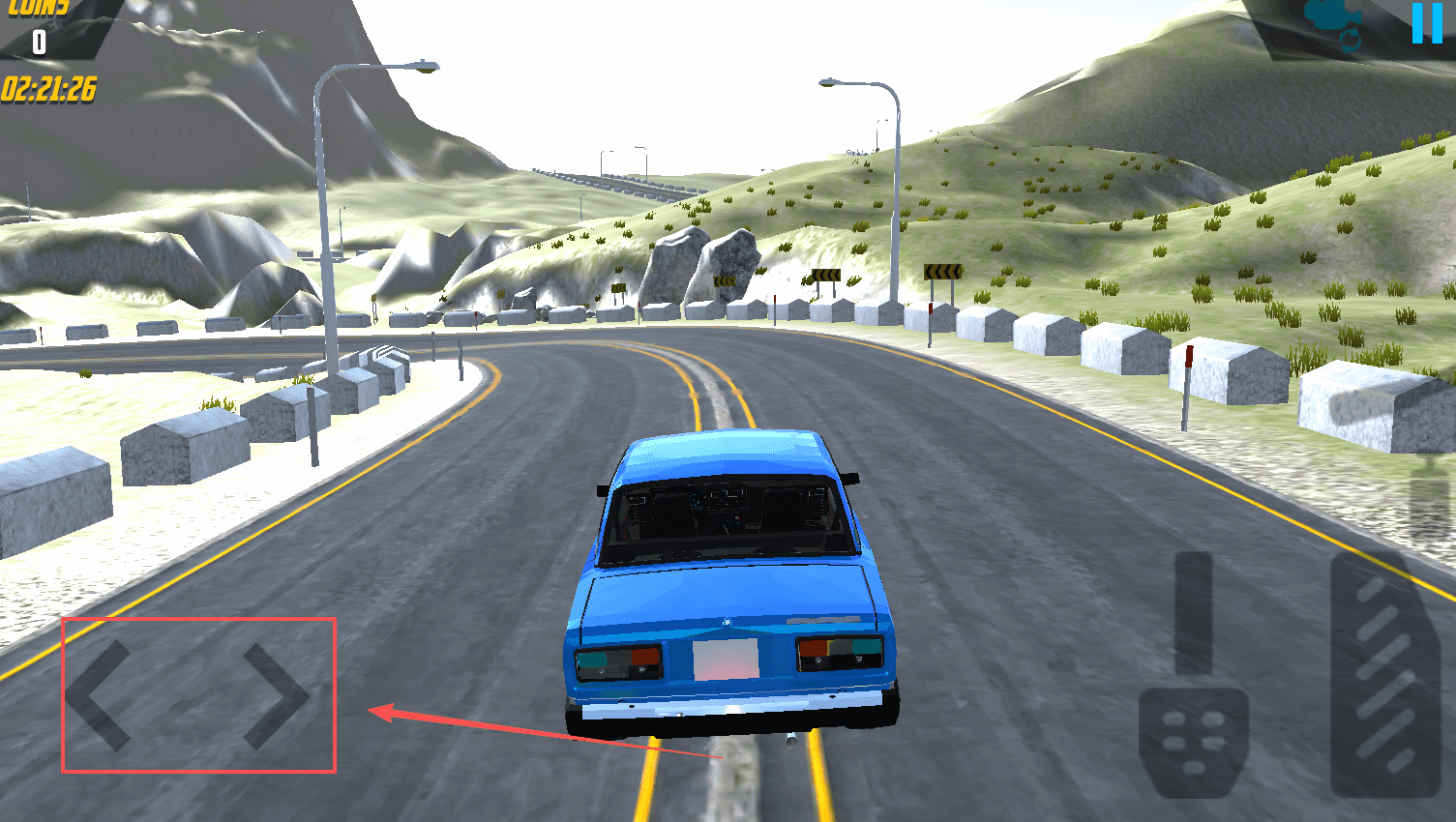Image resolution: width=1456 pixels, height=822 pixels.
Task: Hit the brake pedal
Action: 1193,740
